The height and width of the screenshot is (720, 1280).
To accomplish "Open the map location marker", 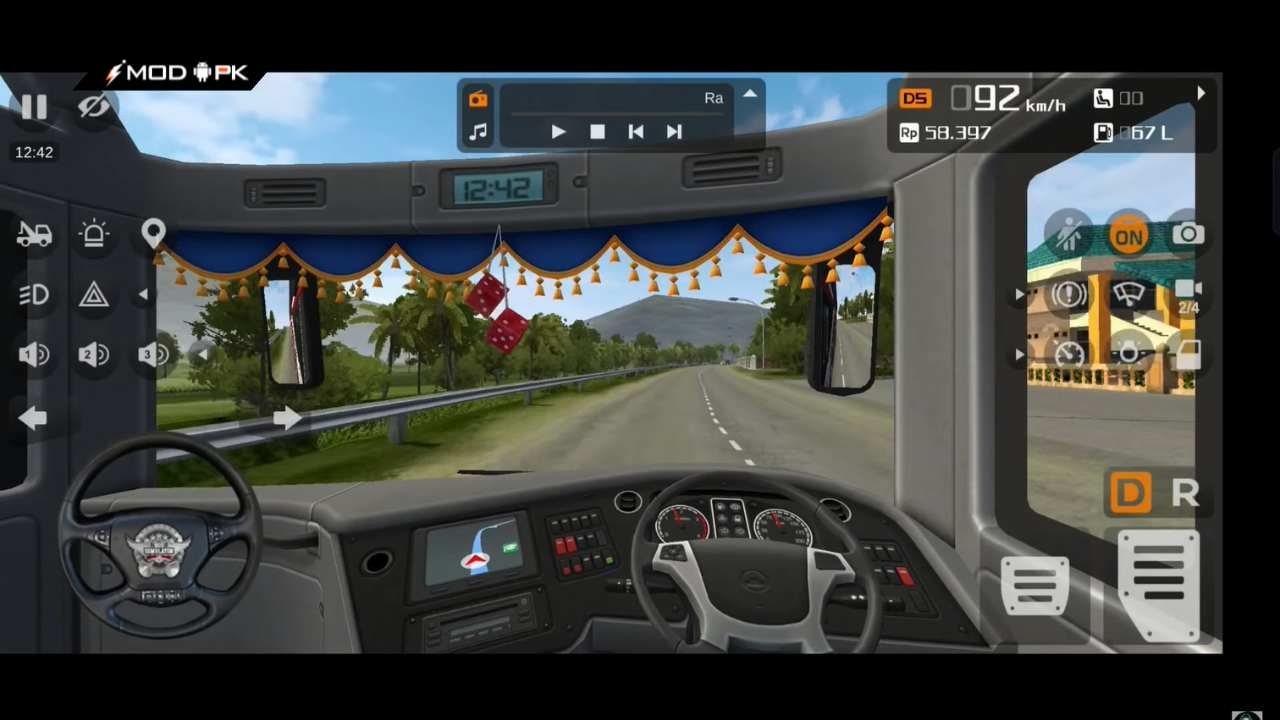I will [x=154, y=232].
